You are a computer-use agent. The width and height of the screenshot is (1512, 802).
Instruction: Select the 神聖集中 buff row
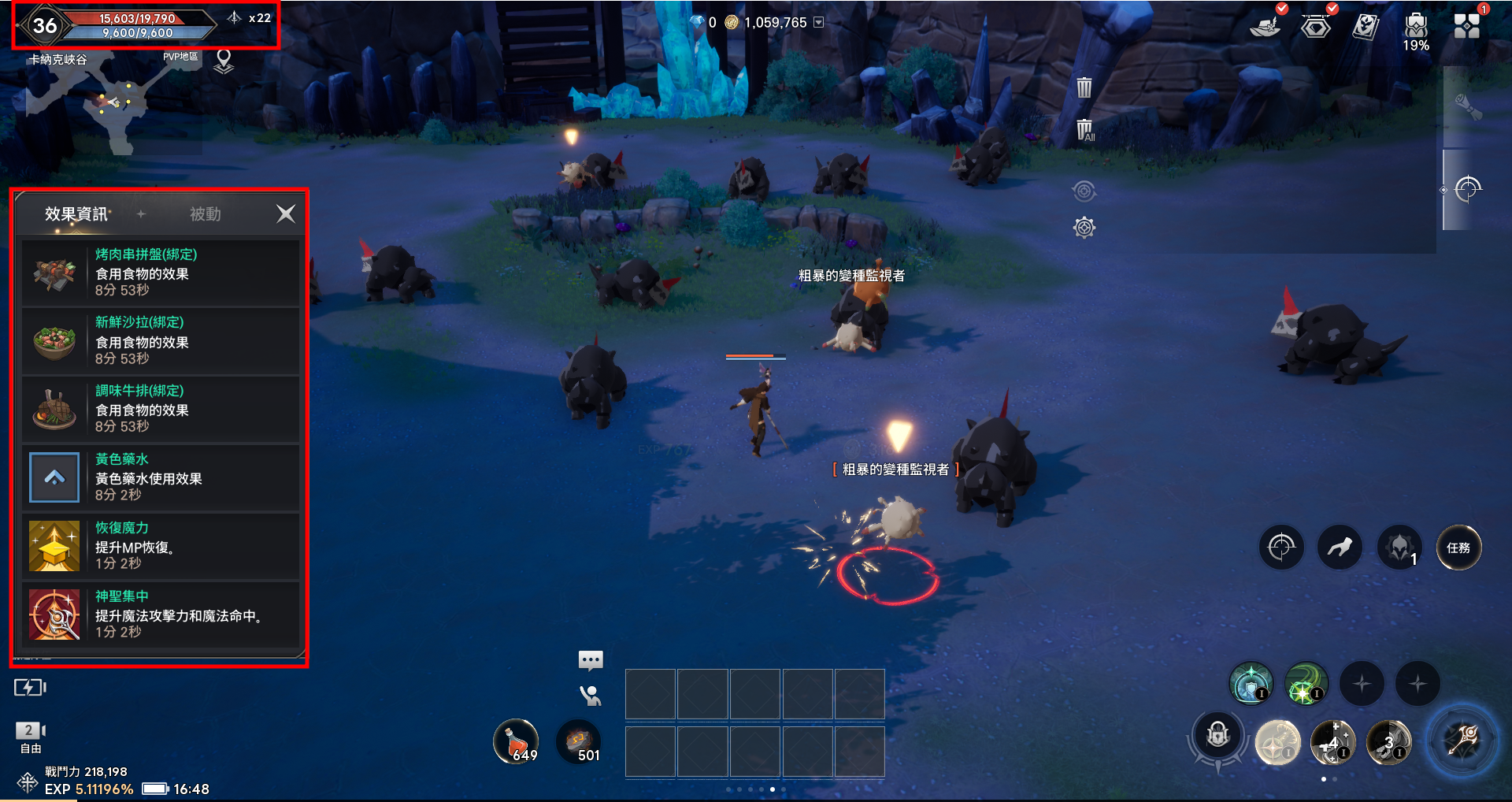pyautogui.click(x=161, y=614)
